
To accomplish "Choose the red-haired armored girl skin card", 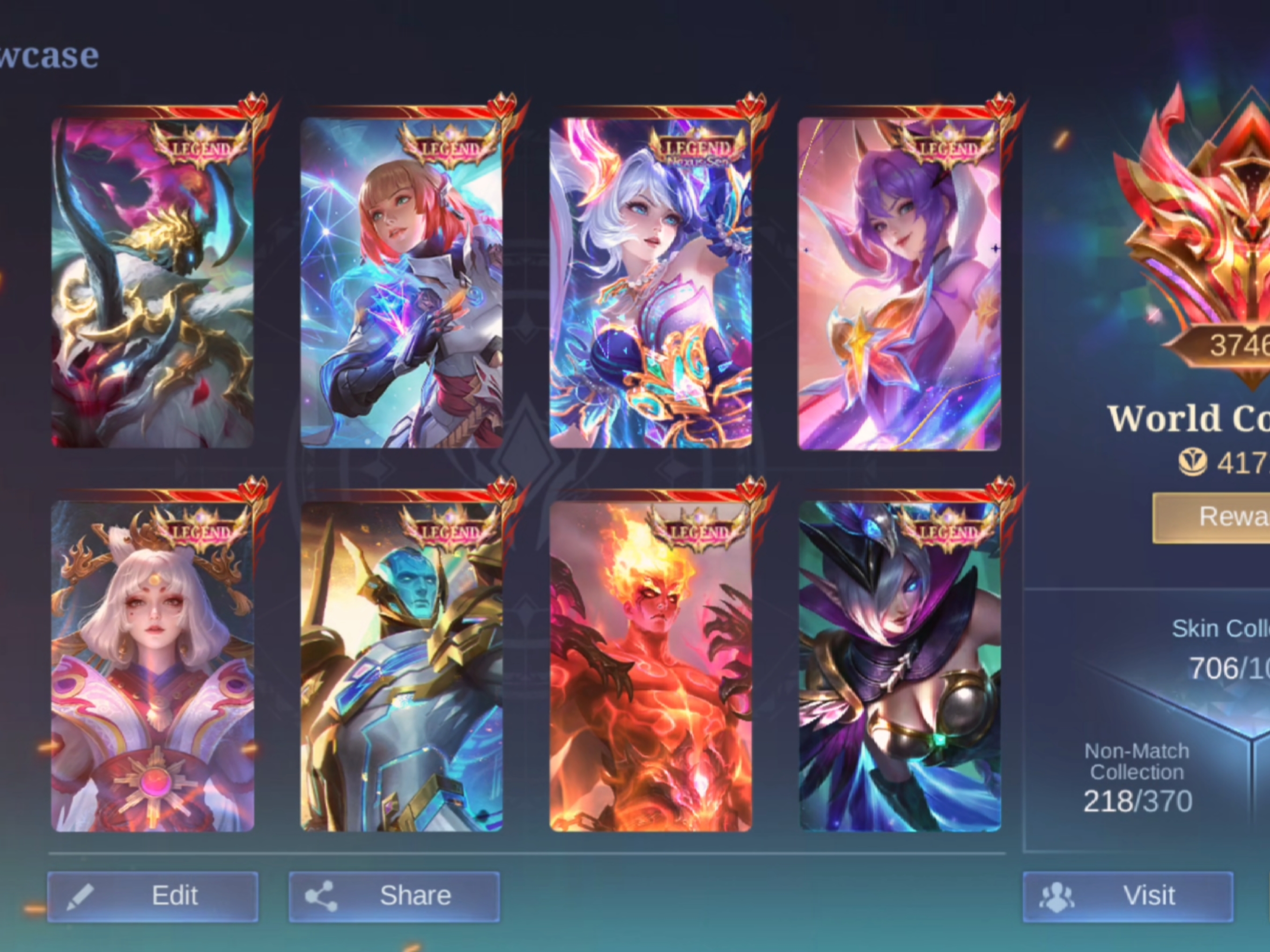I will tap(401, 282).
